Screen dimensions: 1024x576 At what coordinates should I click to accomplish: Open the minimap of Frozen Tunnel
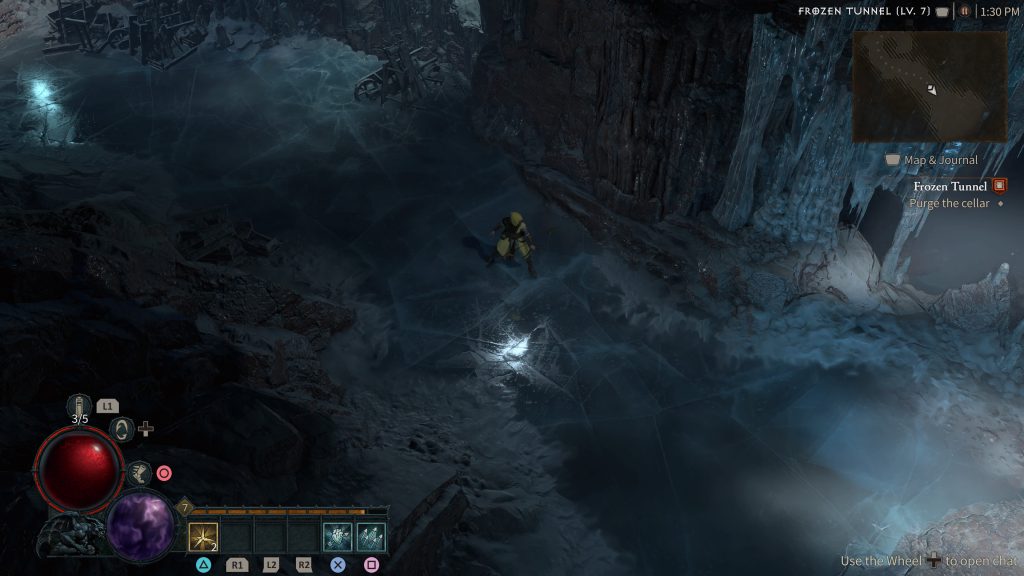[x=929, y=85]
